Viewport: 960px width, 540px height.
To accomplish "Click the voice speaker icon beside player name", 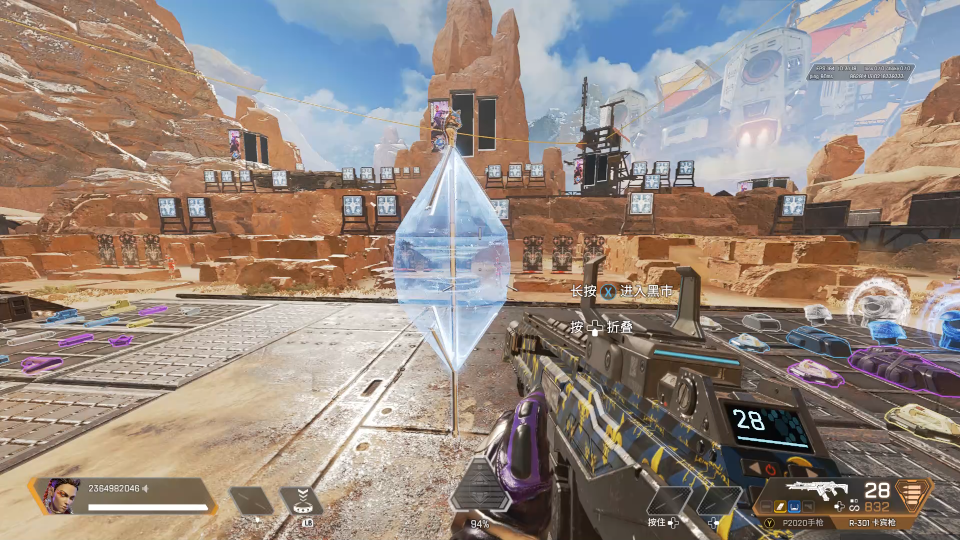I will point(145,488).
